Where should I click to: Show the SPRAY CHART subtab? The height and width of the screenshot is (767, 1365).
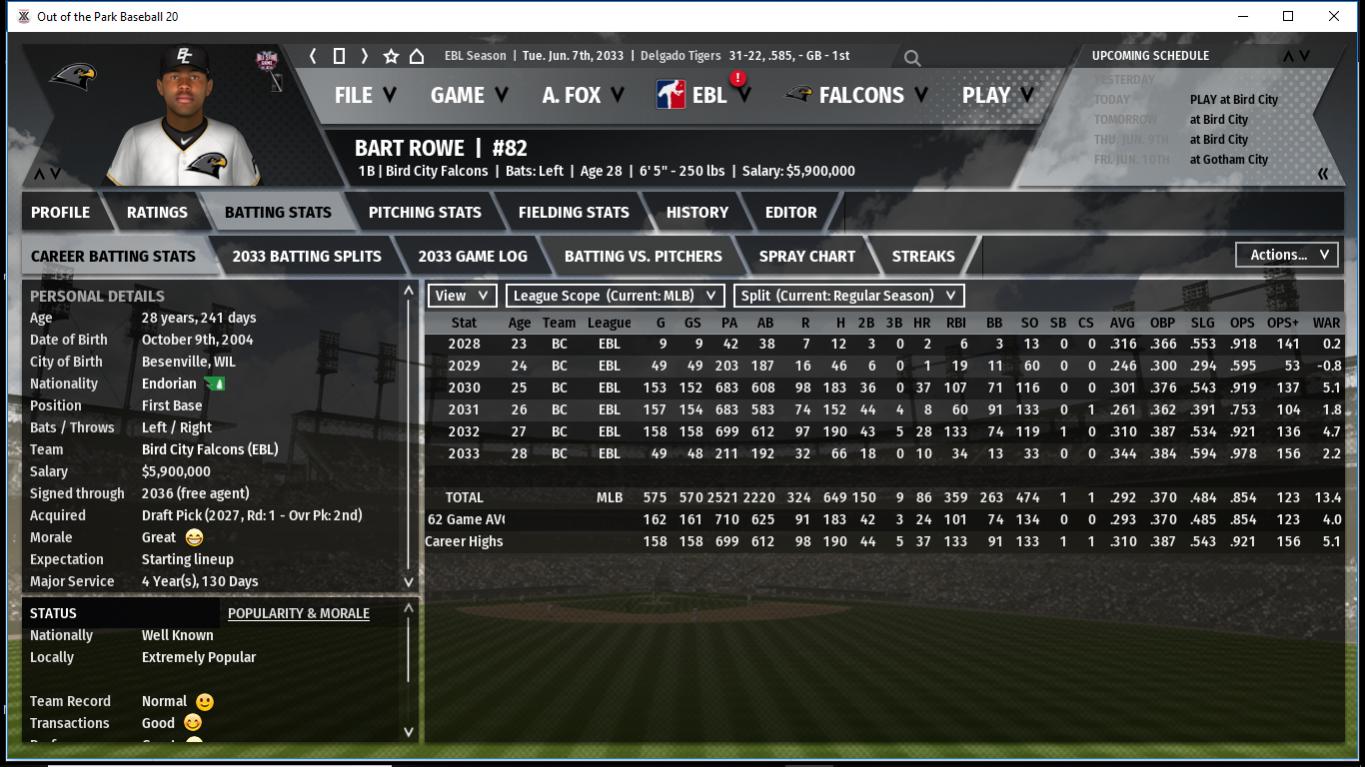(807, 256)
